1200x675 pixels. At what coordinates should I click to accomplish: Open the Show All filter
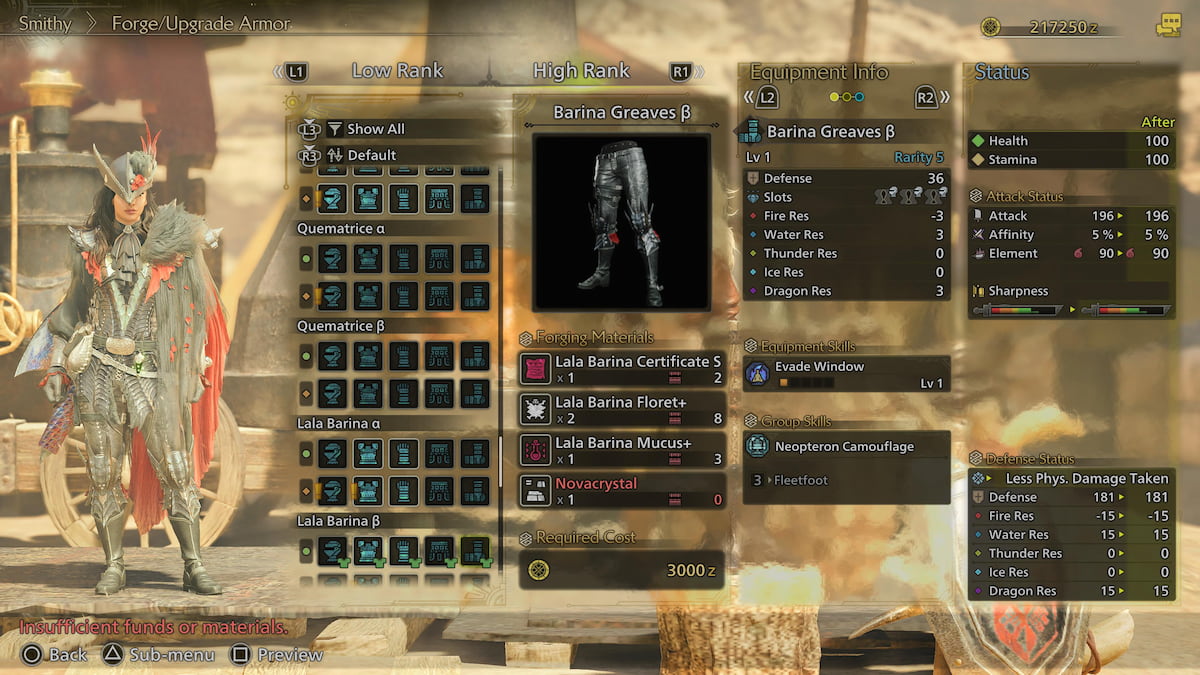375,129
